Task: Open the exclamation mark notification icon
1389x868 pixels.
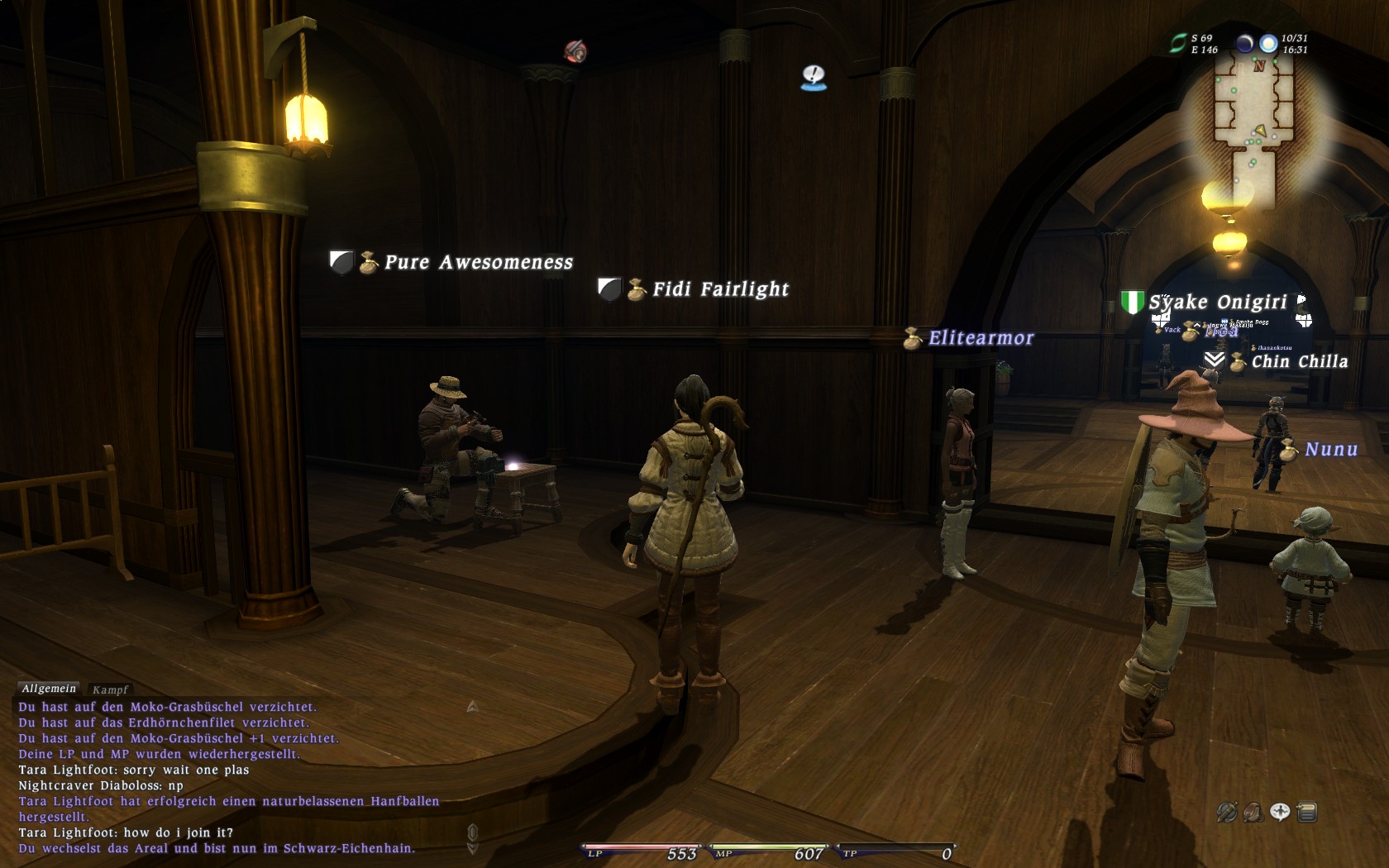Action: click(814, 78)
